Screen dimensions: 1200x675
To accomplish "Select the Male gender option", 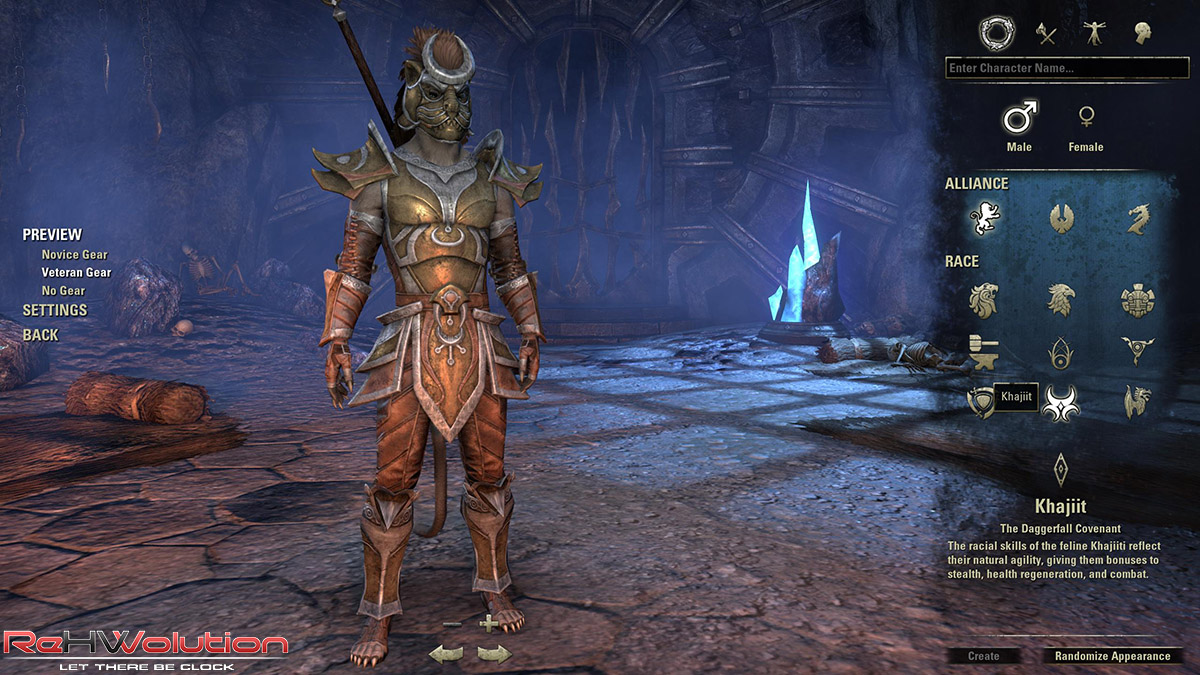I will point(1019,119).
